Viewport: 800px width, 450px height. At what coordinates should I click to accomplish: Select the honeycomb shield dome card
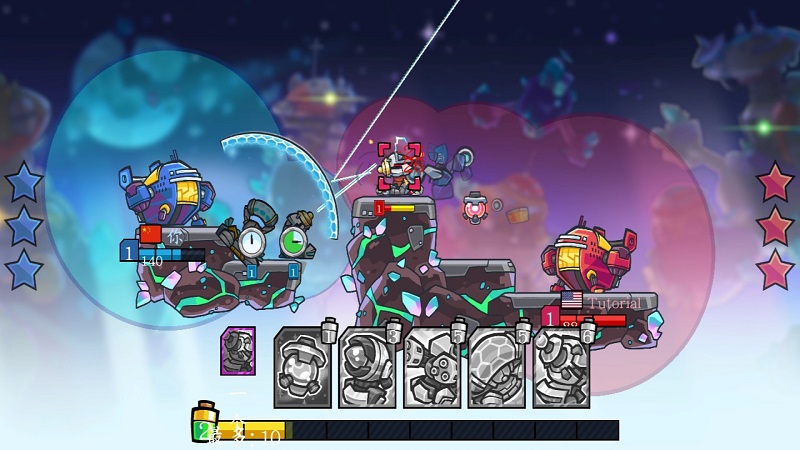tap(497, 368)
